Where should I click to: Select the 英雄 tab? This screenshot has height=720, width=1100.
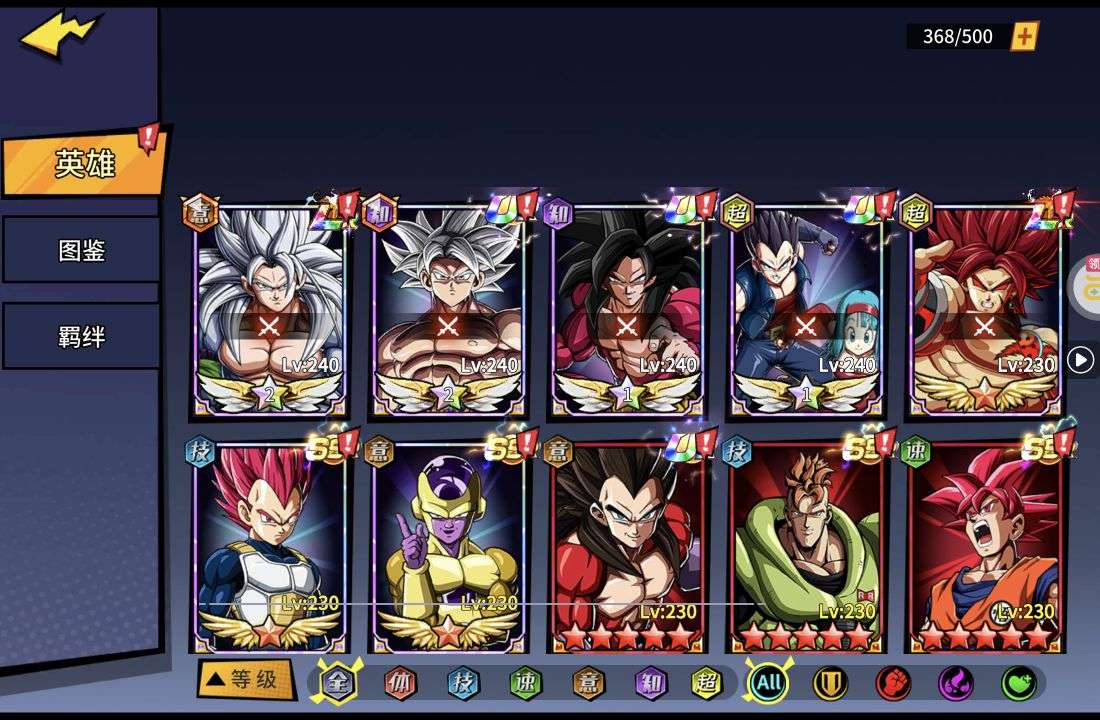(x=84, y=164)
